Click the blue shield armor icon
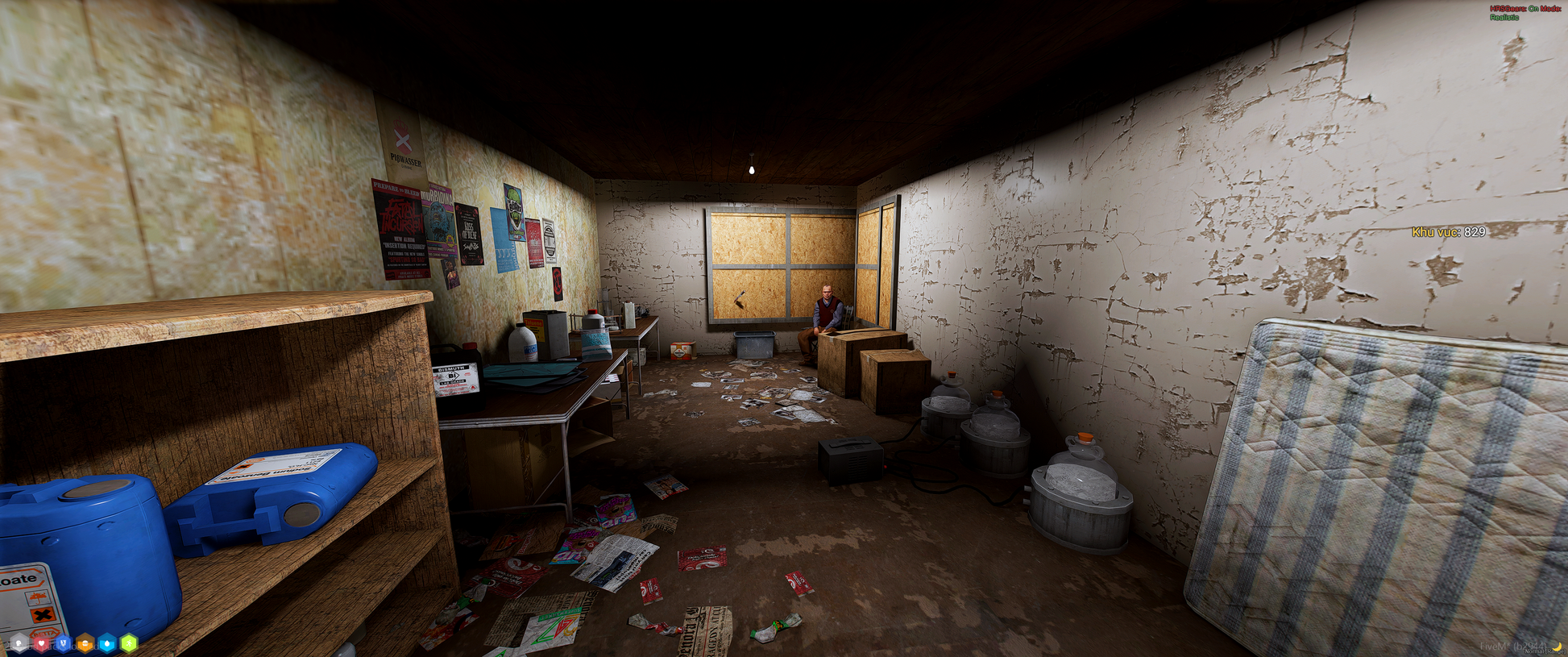The height and width of the screenshot is (657, 1568). (63, 643)
